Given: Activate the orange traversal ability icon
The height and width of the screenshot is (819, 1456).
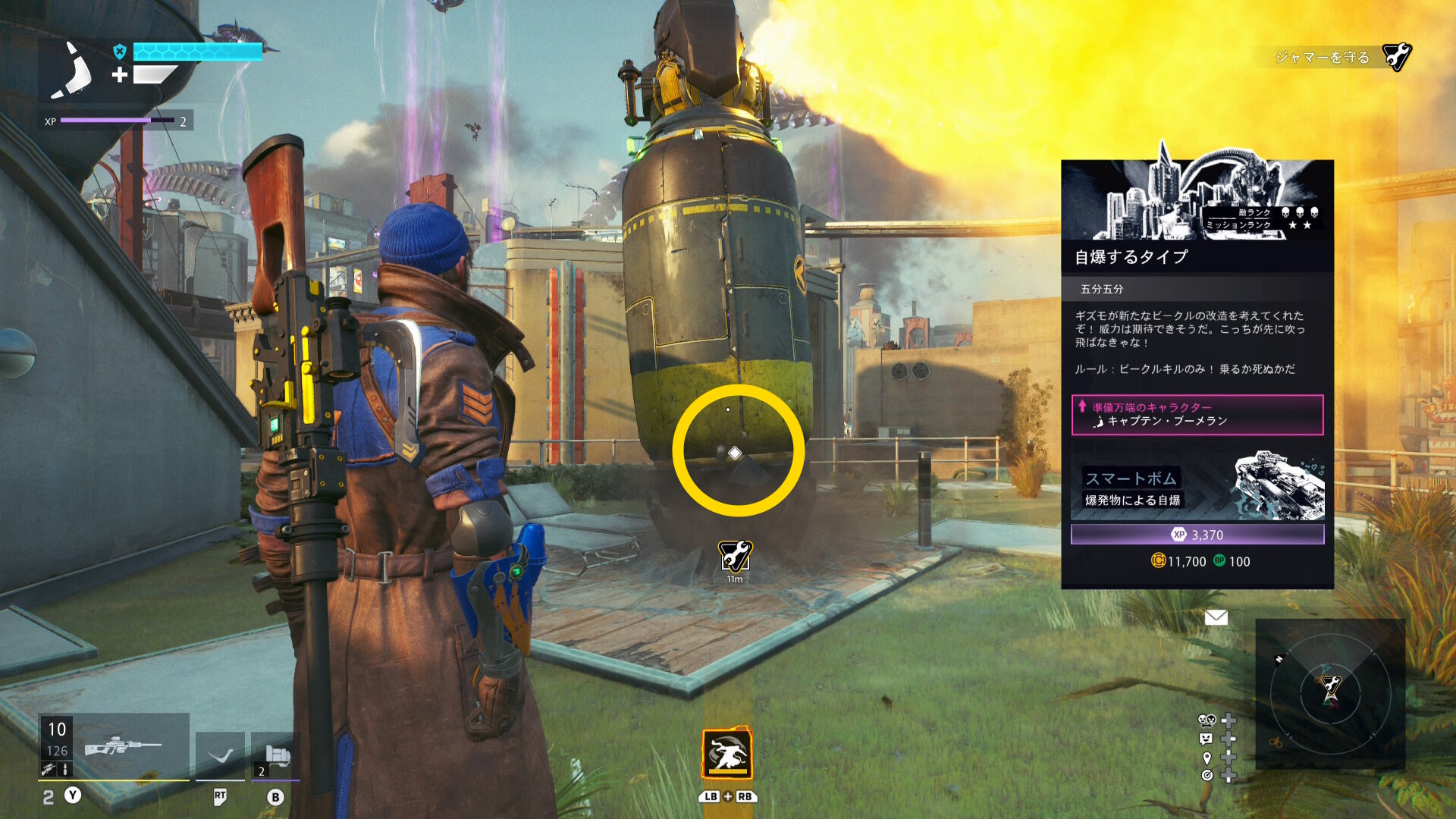Looking at the screenshot, I should click(x=727, y=754).
